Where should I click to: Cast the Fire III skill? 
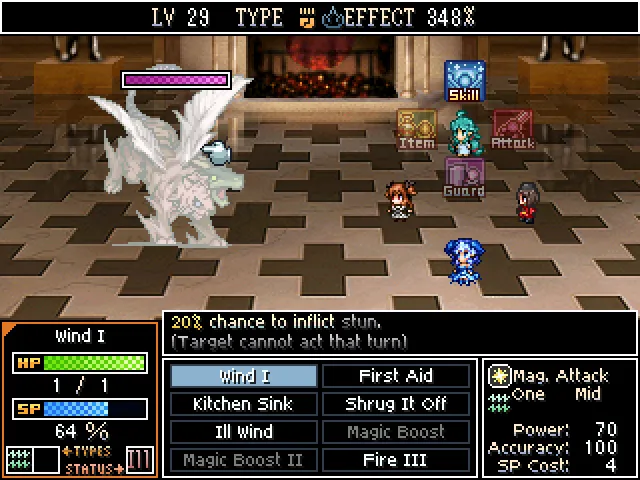tap(395, 460)
